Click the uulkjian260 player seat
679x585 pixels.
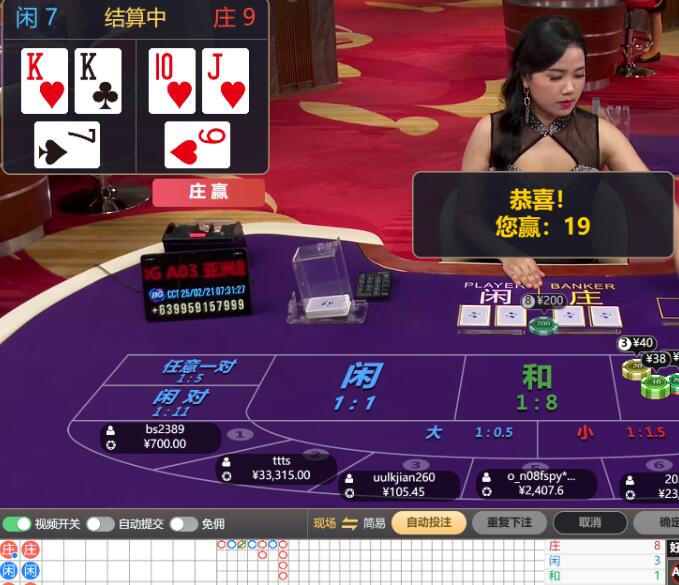[402, 484]
